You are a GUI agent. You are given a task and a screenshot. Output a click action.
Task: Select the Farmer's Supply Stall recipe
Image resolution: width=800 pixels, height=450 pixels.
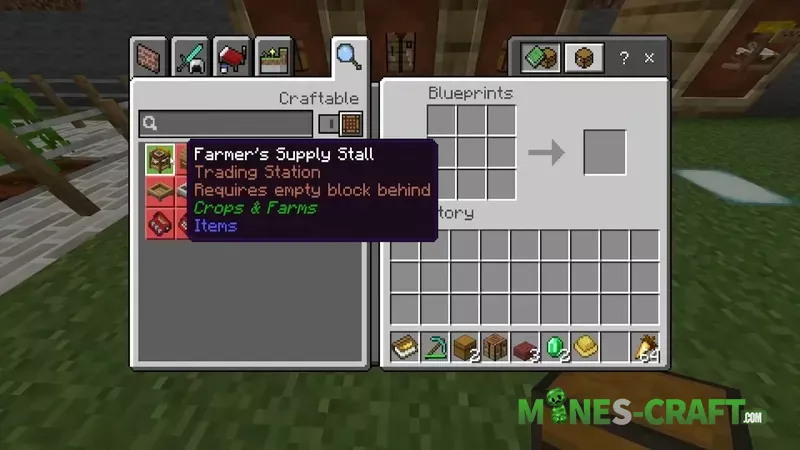point(160,159)
